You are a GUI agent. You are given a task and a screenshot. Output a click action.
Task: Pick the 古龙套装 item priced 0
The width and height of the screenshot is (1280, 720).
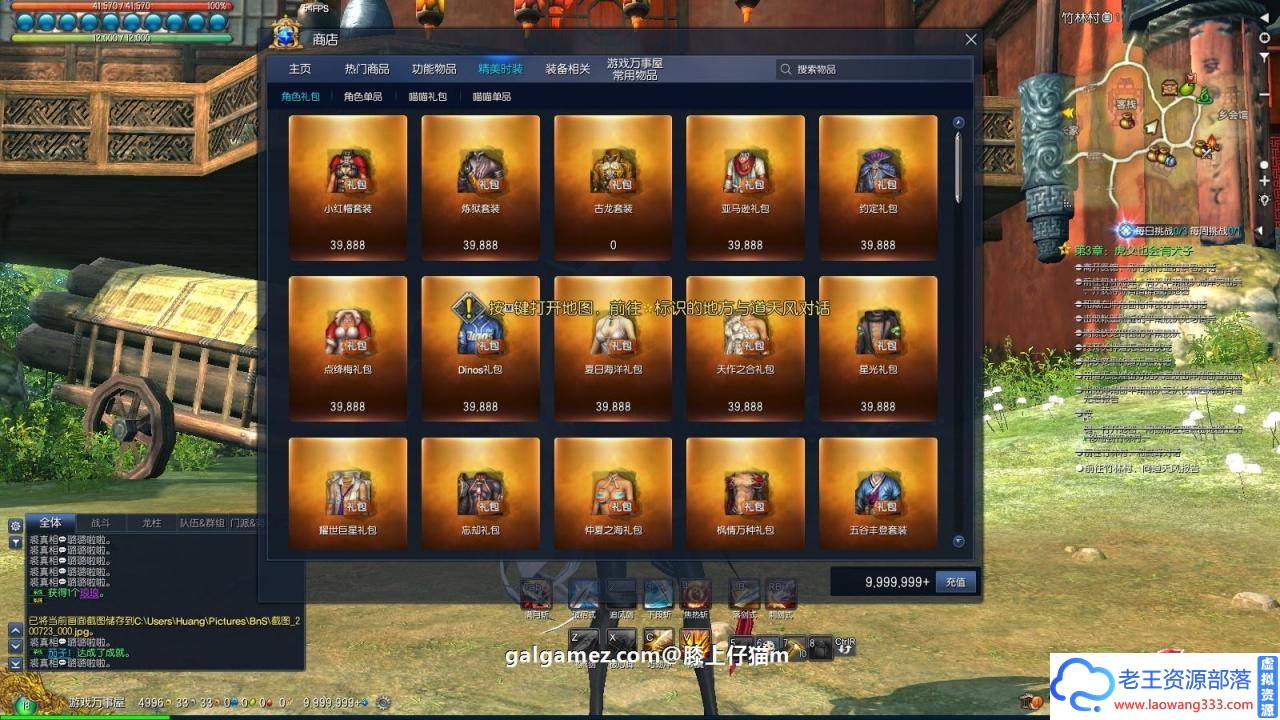point(613,187)
